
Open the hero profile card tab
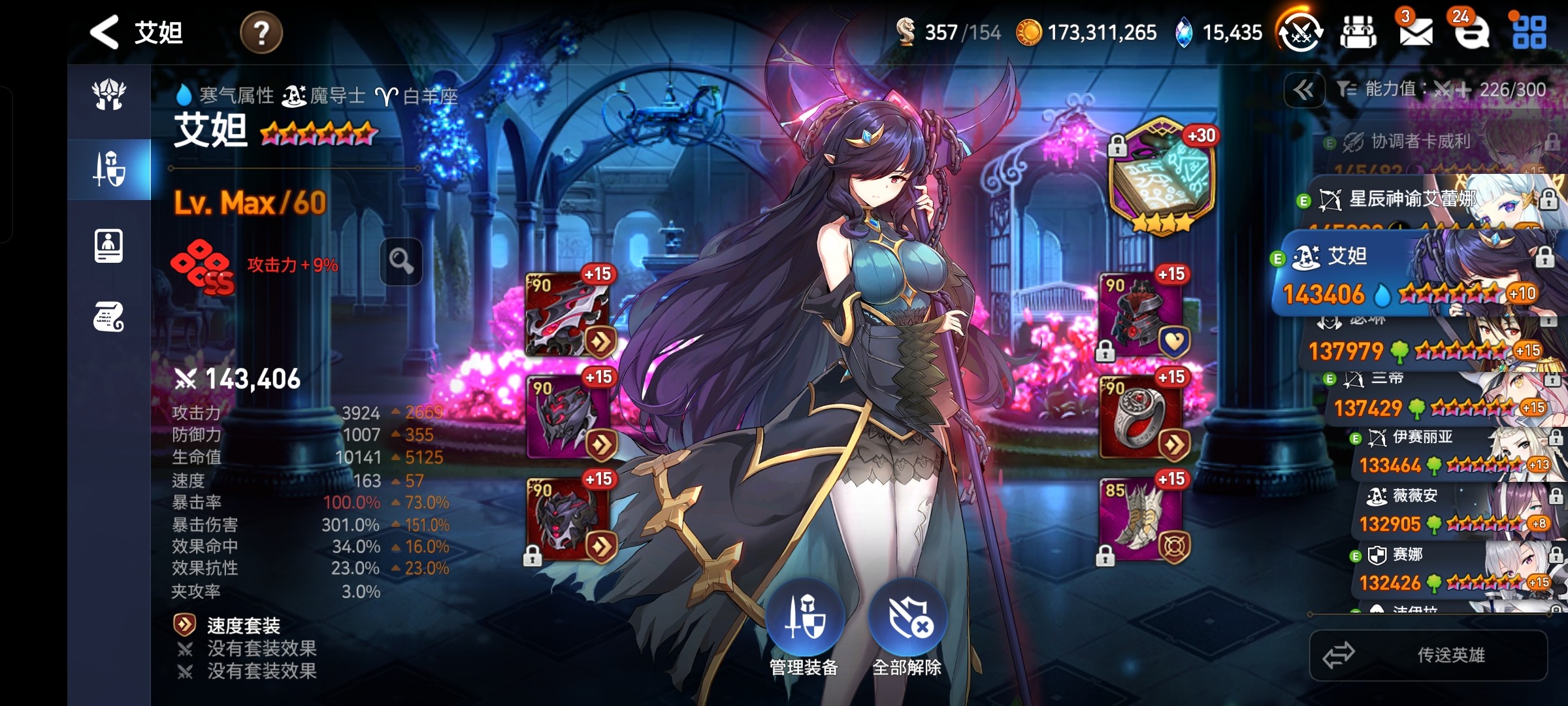pyautogui.click(x=109, y=246)
